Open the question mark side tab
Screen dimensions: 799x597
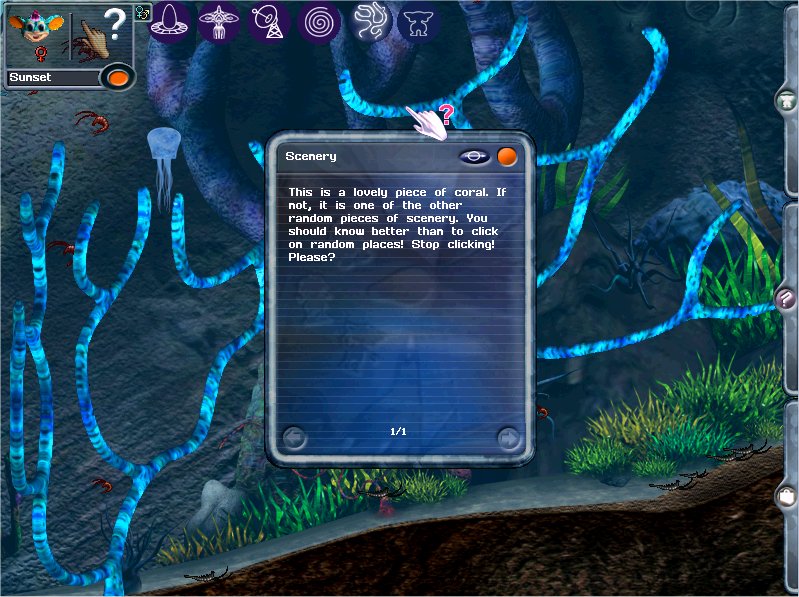787,300
